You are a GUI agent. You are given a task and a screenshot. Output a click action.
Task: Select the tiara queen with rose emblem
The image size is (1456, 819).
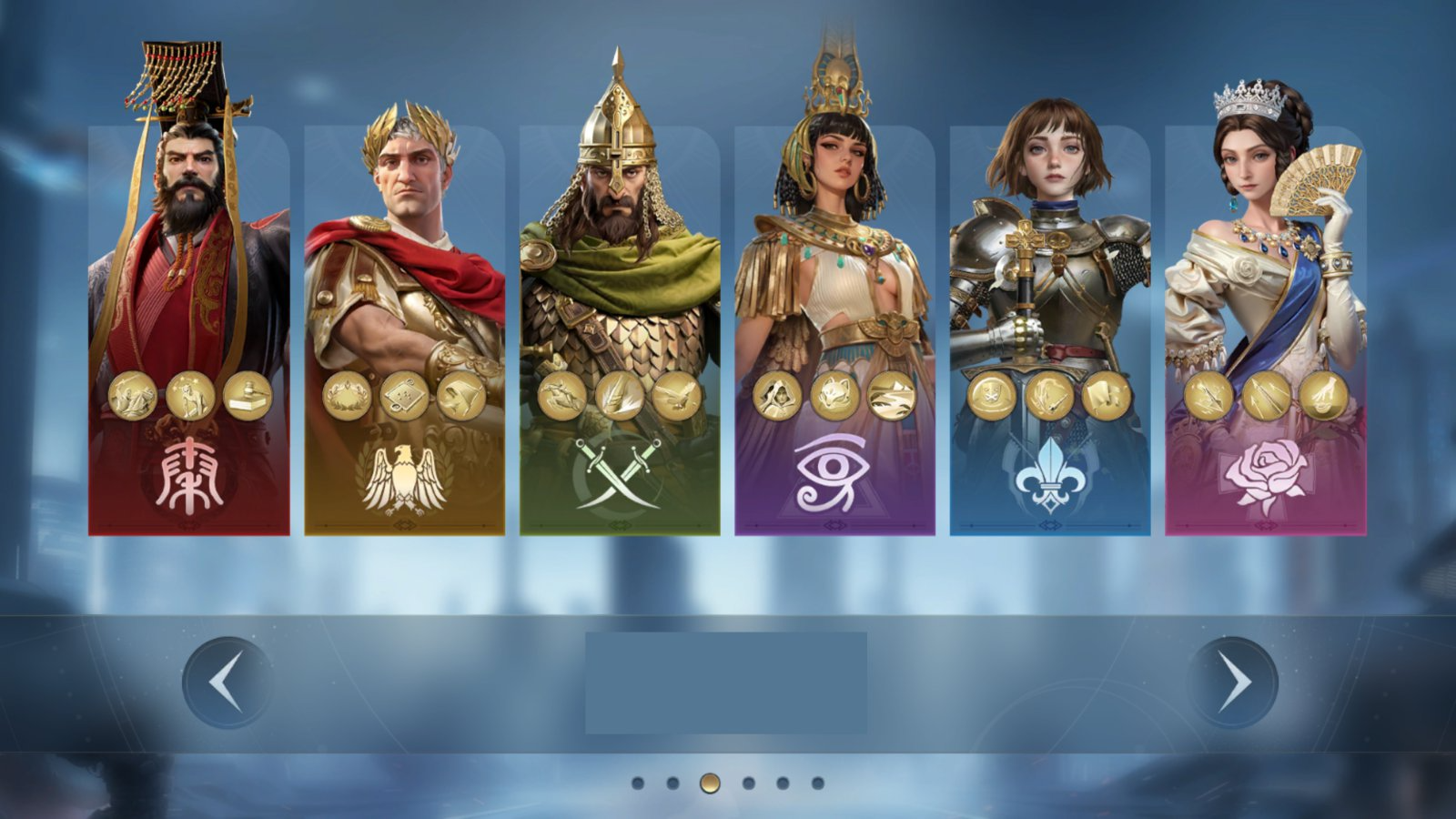pos(1265,273)
